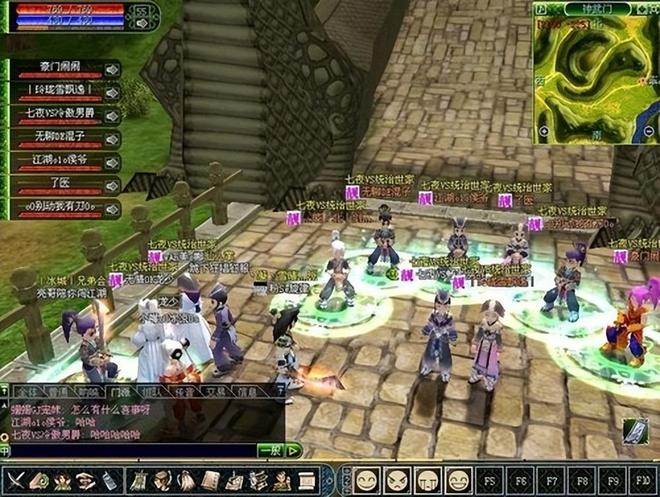Click the chat text input box
This screenshot has width=660, height=497.
pyautogui.click(x=130, y=451)
